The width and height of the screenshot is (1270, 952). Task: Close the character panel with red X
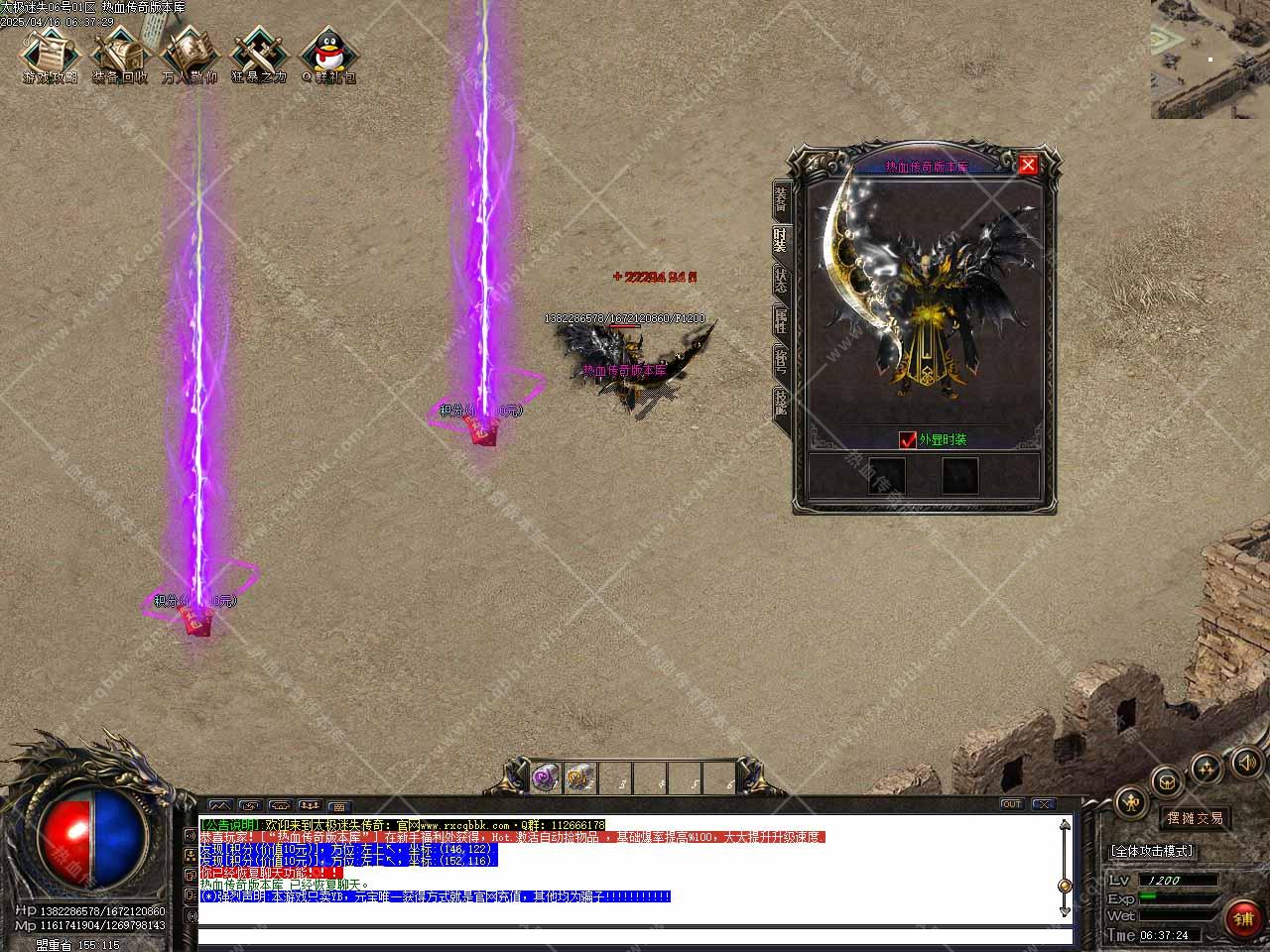click(1028, 165)
